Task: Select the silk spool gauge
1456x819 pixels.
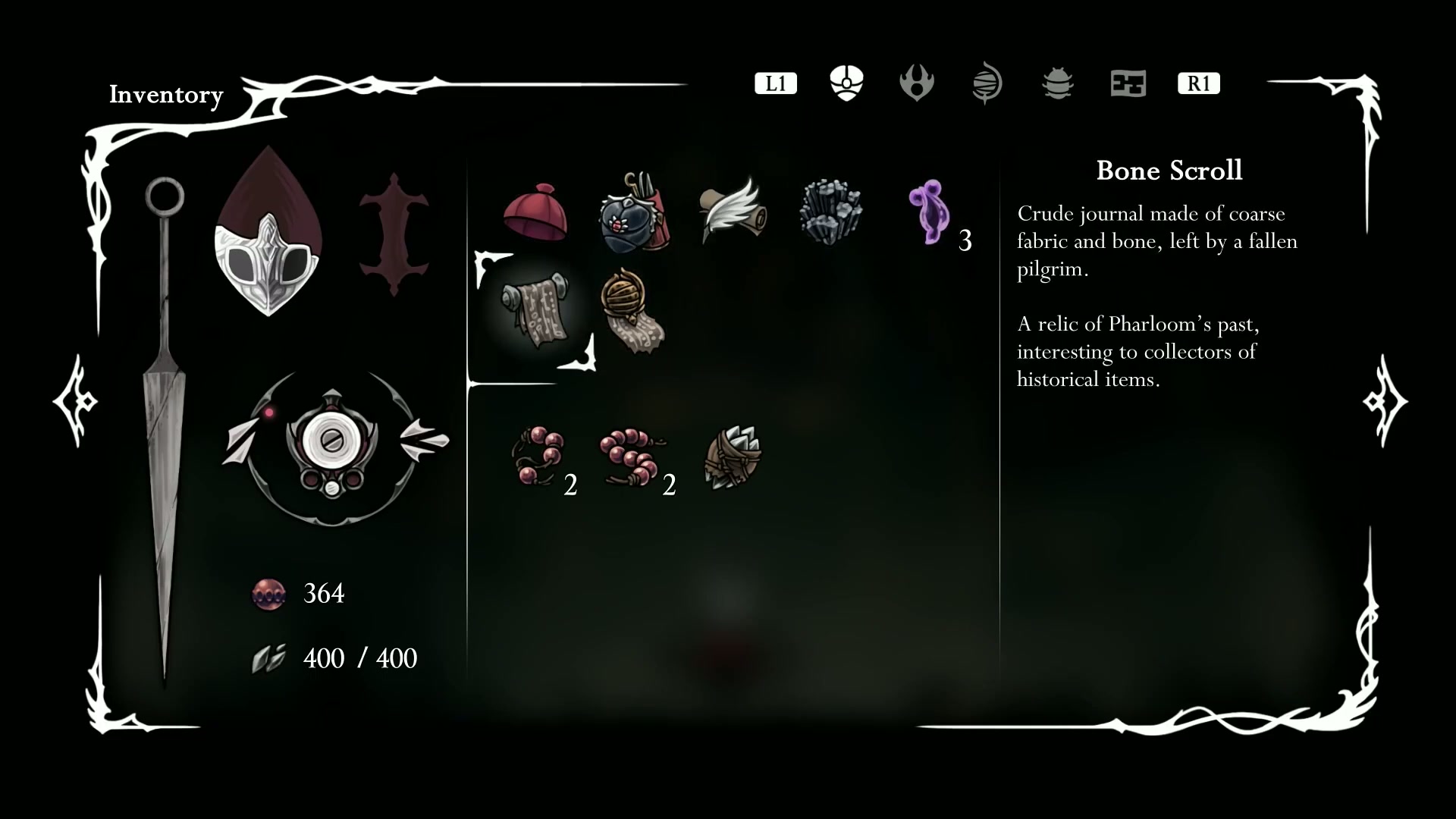Action: (x=332, y=446)
